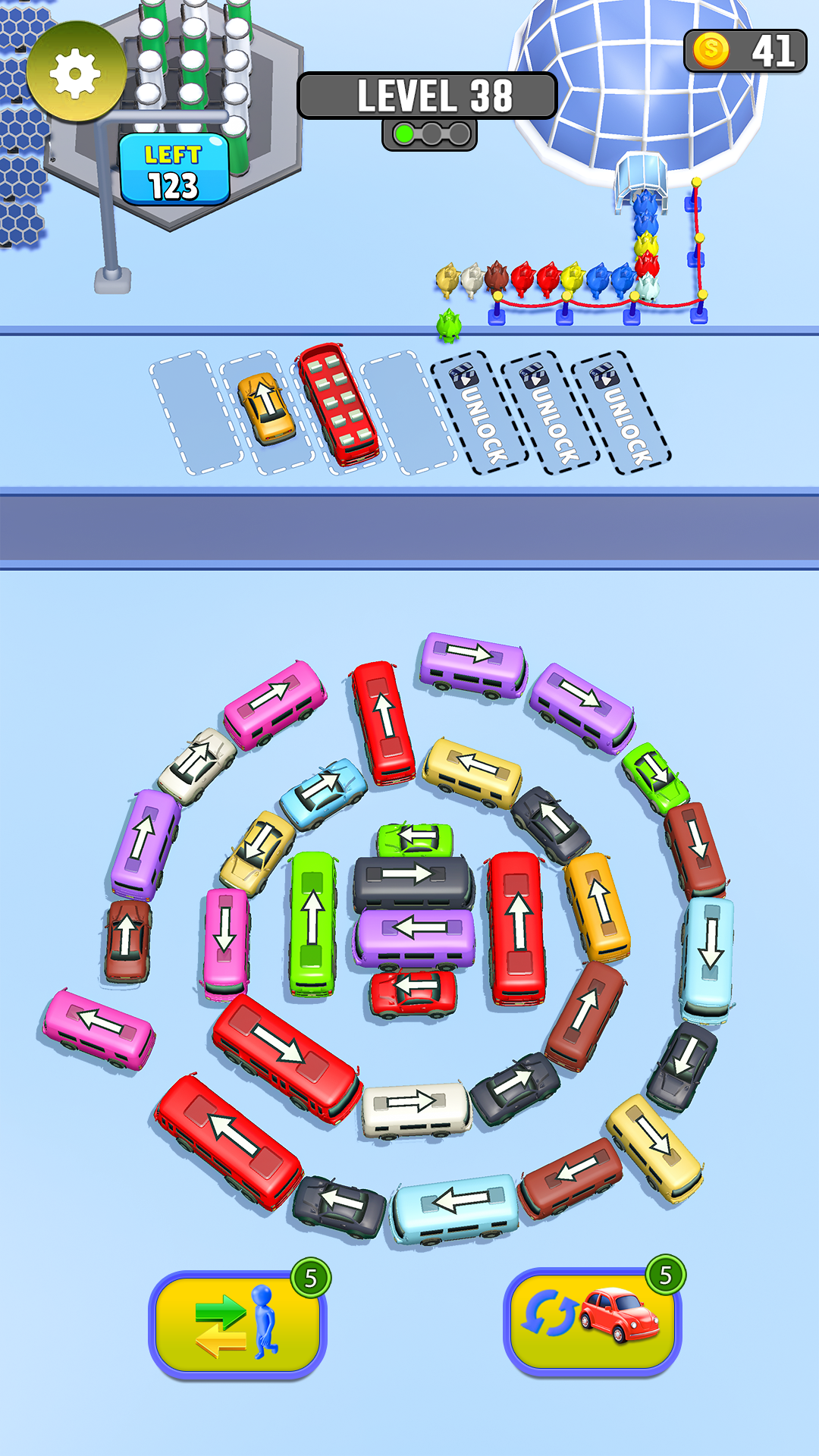Viewport: 819px width, 1456px height.
Task: Select the purple bus pointing left
Action: point(414,934)
